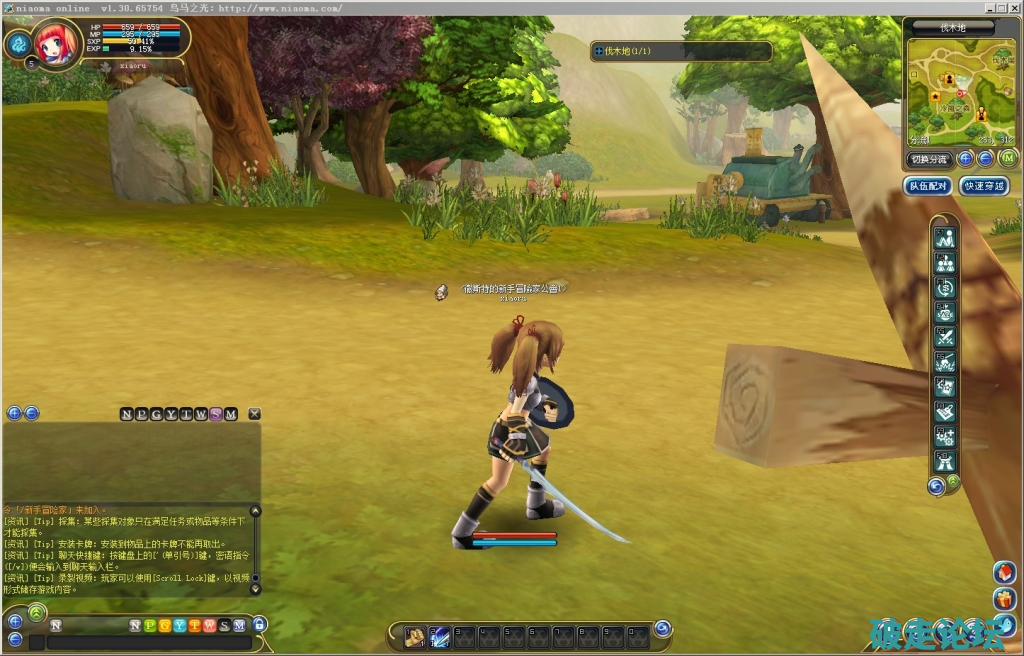Zoom out the minimap with the minus button

coord(985,159)
